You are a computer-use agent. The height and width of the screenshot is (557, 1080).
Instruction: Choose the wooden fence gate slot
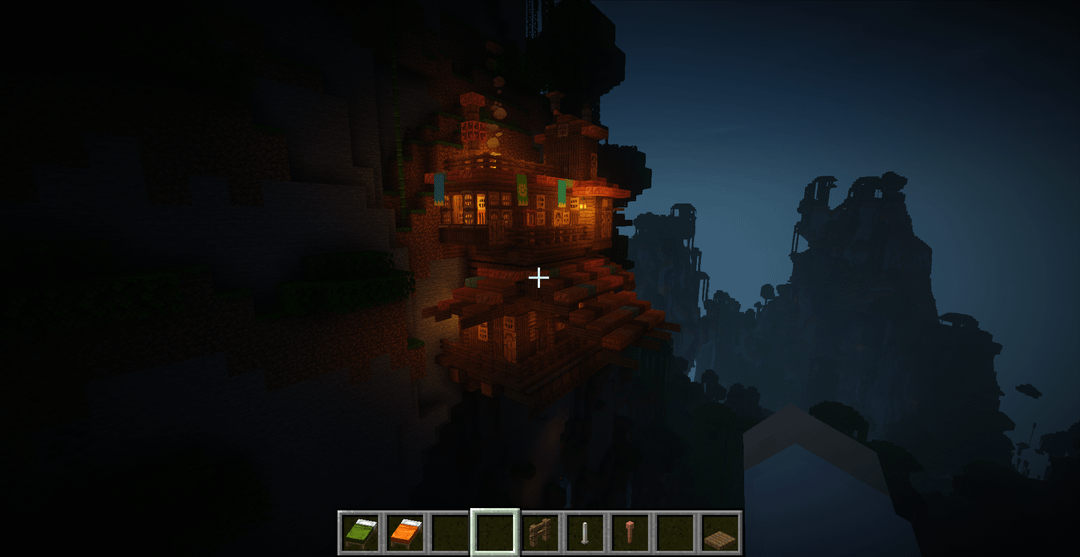540,532
